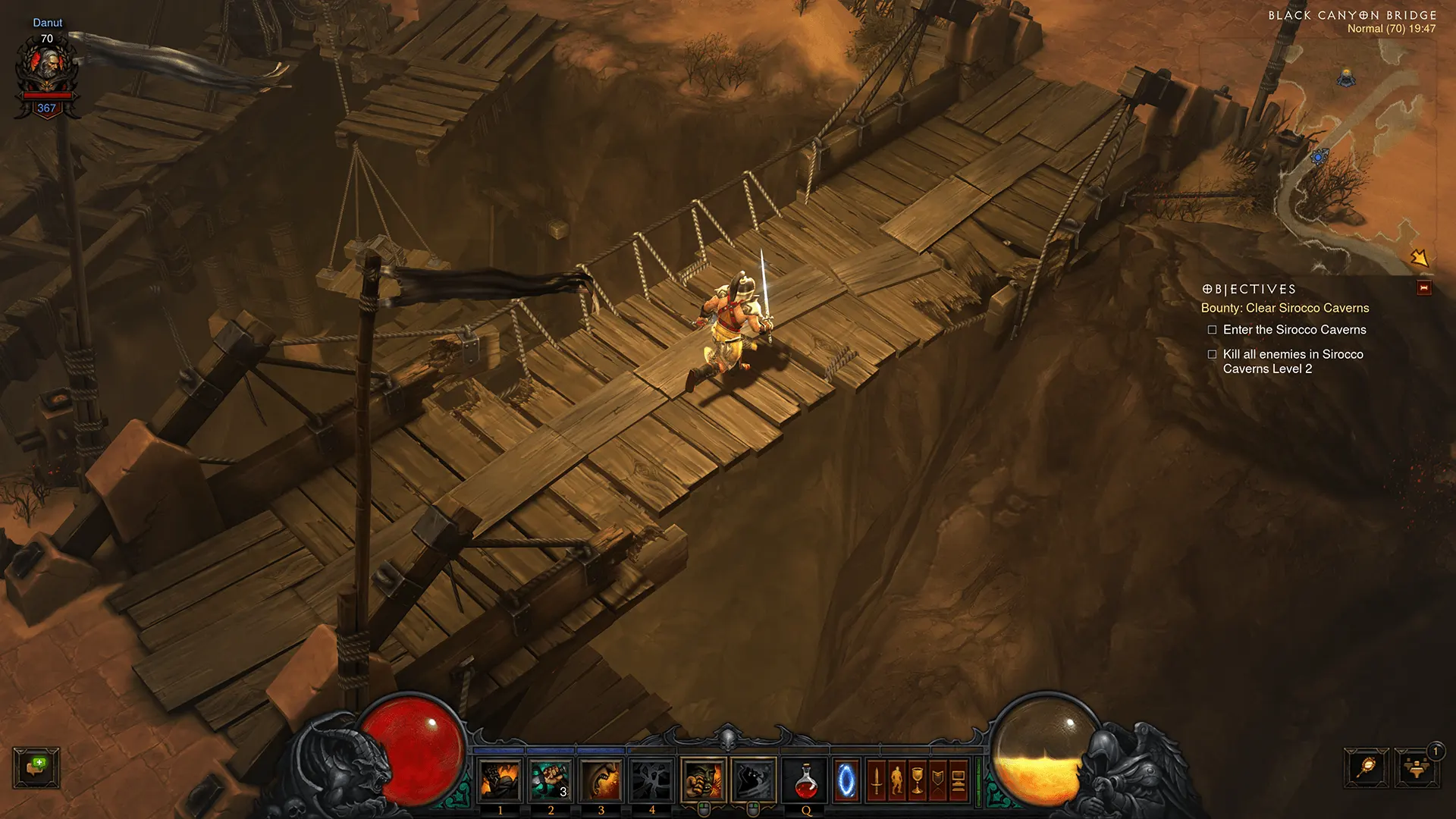Select the greyed-out cracked-ground skill in slot 4
The width and height of the screenshot is (1456, 819).
click(652, 780)
